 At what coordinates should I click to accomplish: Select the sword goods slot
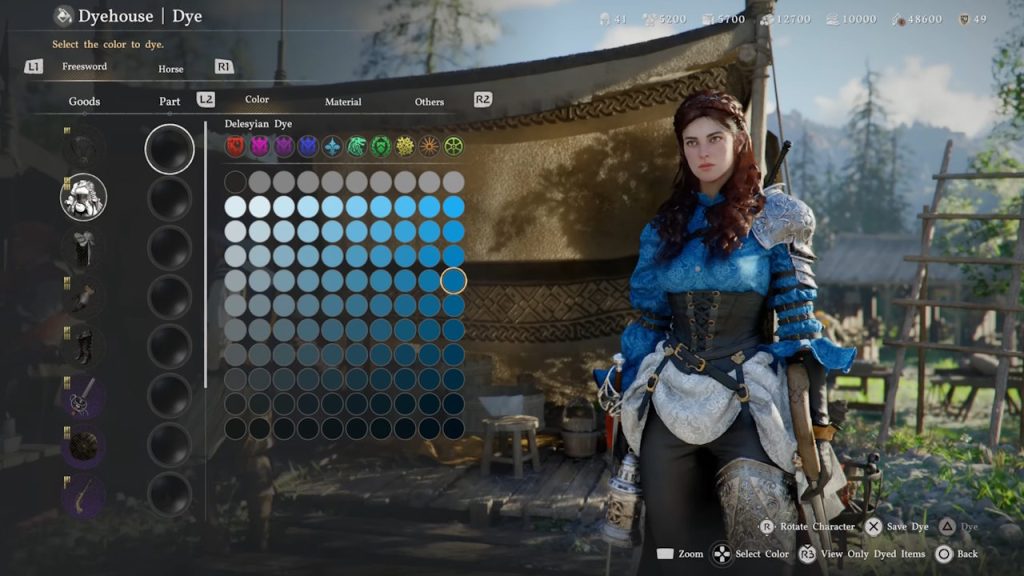pyautogui.click(x=84, y=395)
